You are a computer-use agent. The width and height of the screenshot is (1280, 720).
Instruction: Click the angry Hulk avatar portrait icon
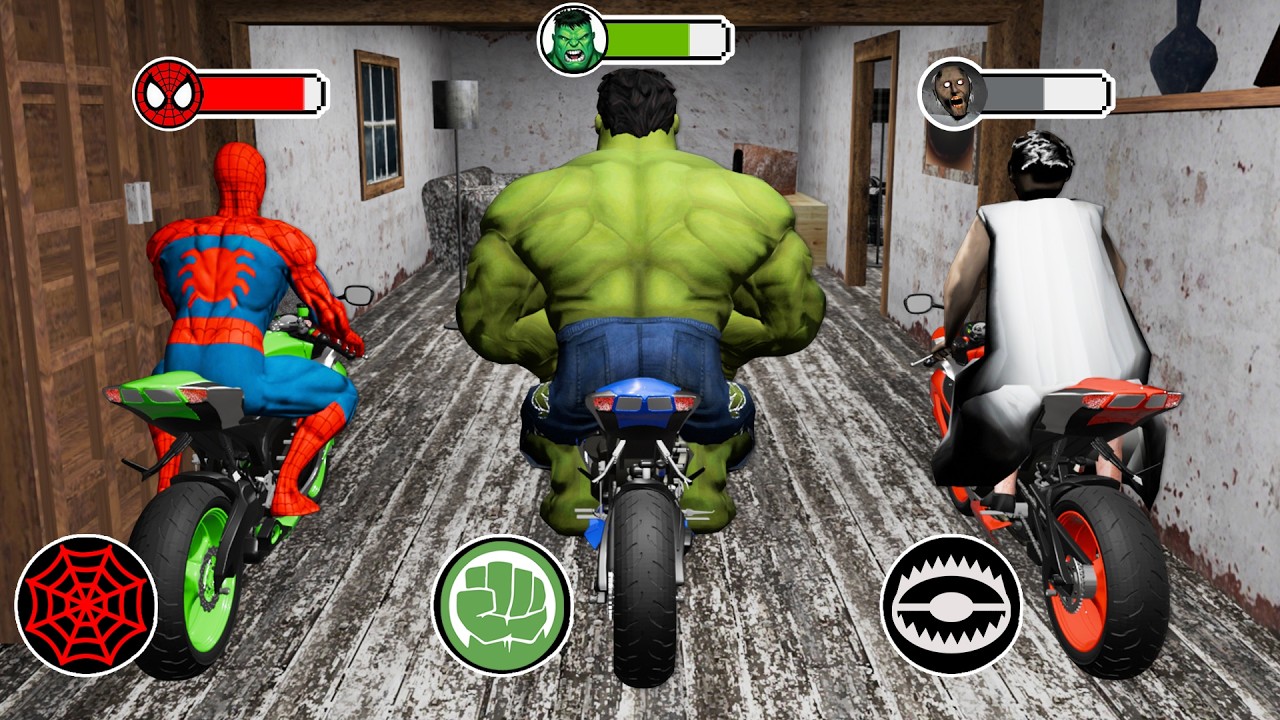pos(572,36)
